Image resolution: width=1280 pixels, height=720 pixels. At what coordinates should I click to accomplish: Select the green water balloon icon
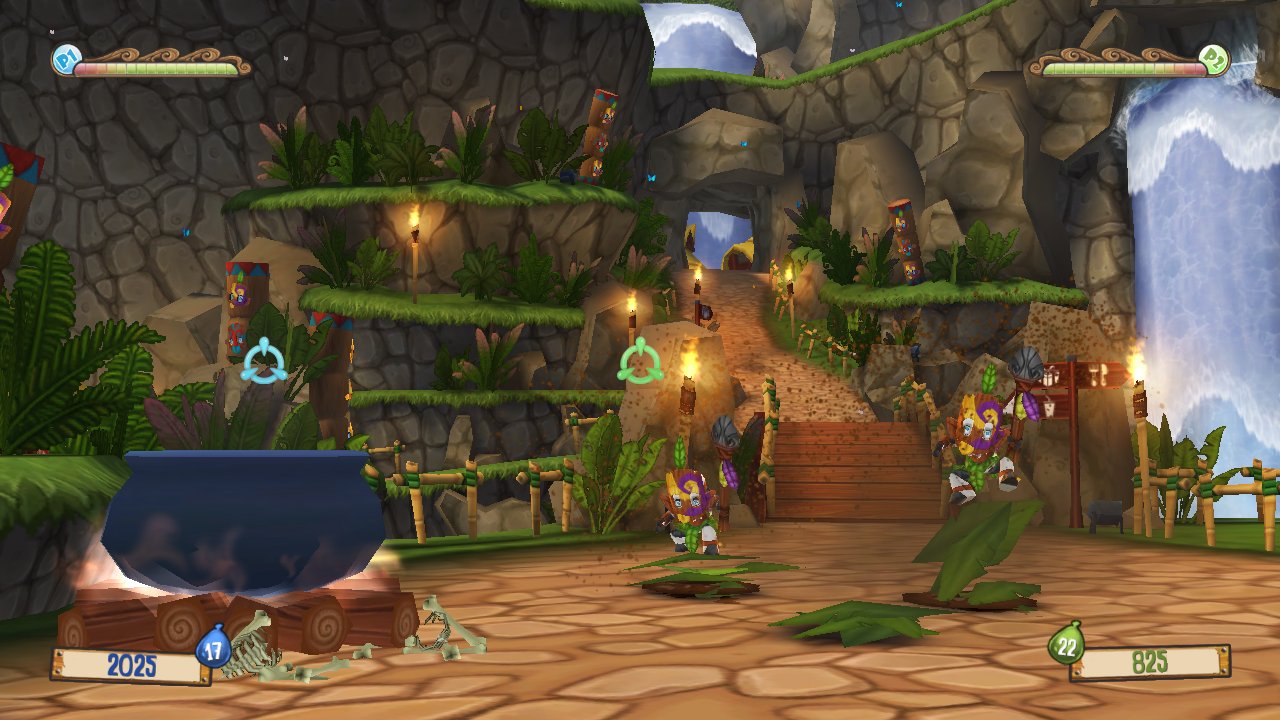point(1067,645)
